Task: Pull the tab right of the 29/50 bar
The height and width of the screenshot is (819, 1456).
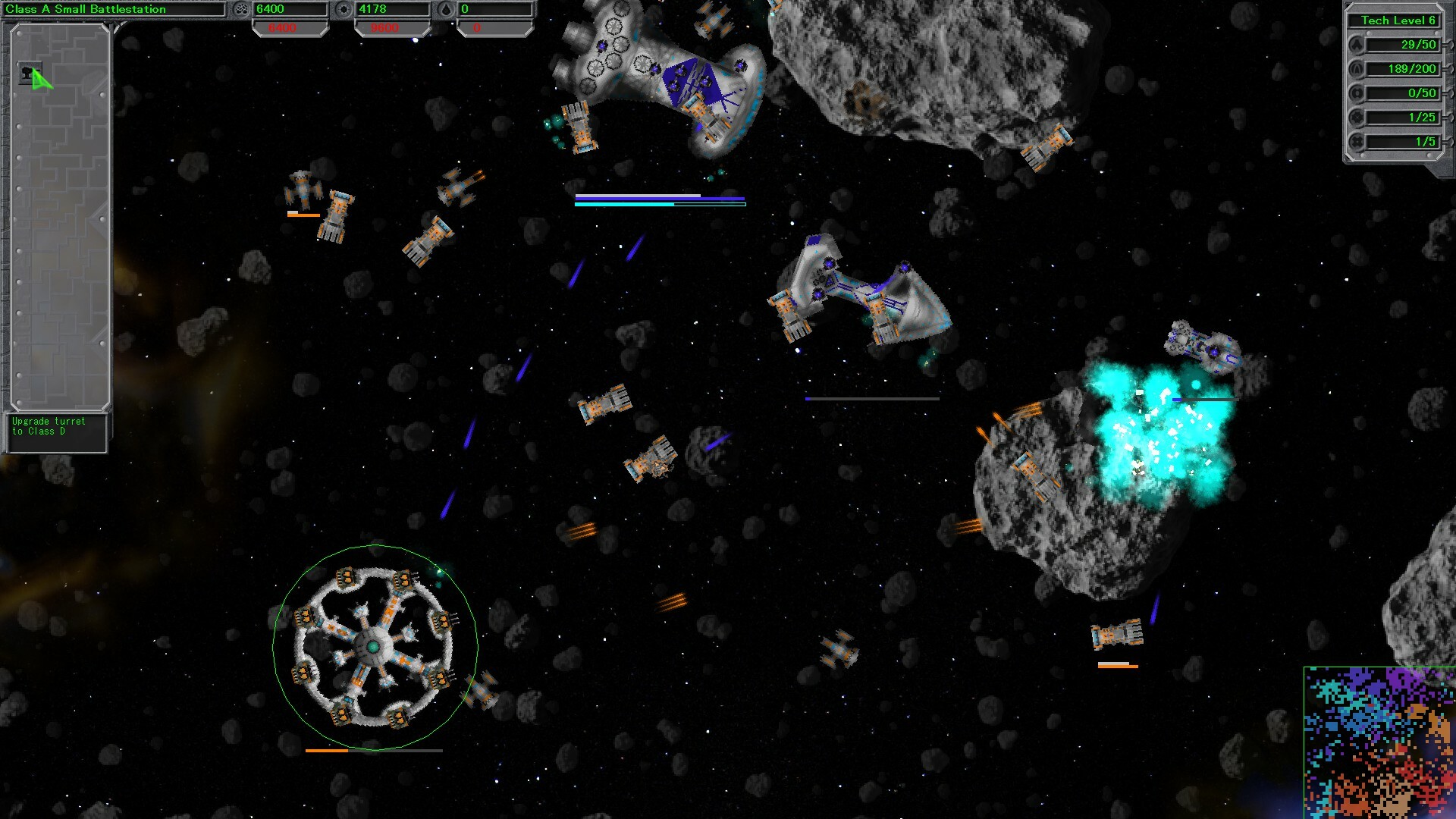Action: [x=1449, y=45]
